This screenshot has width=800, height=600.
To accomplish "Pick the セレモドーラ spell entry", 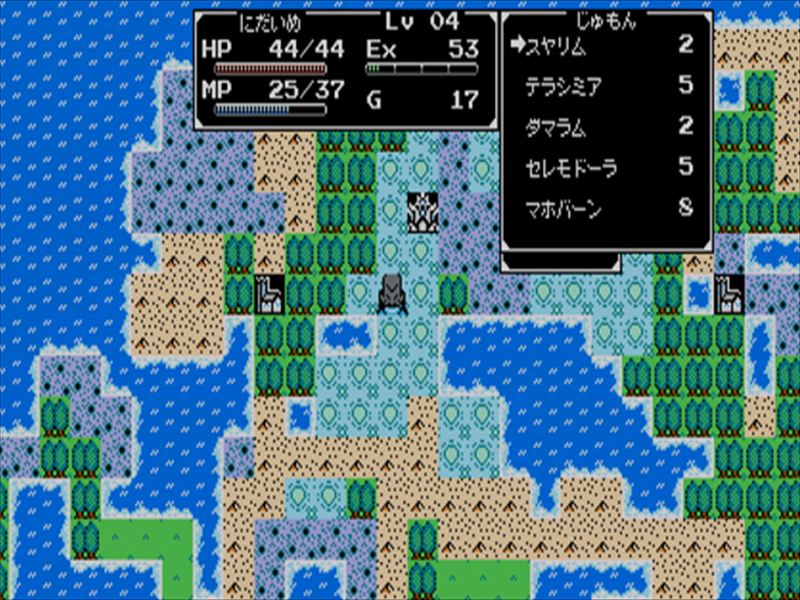I will pos(571,168).
